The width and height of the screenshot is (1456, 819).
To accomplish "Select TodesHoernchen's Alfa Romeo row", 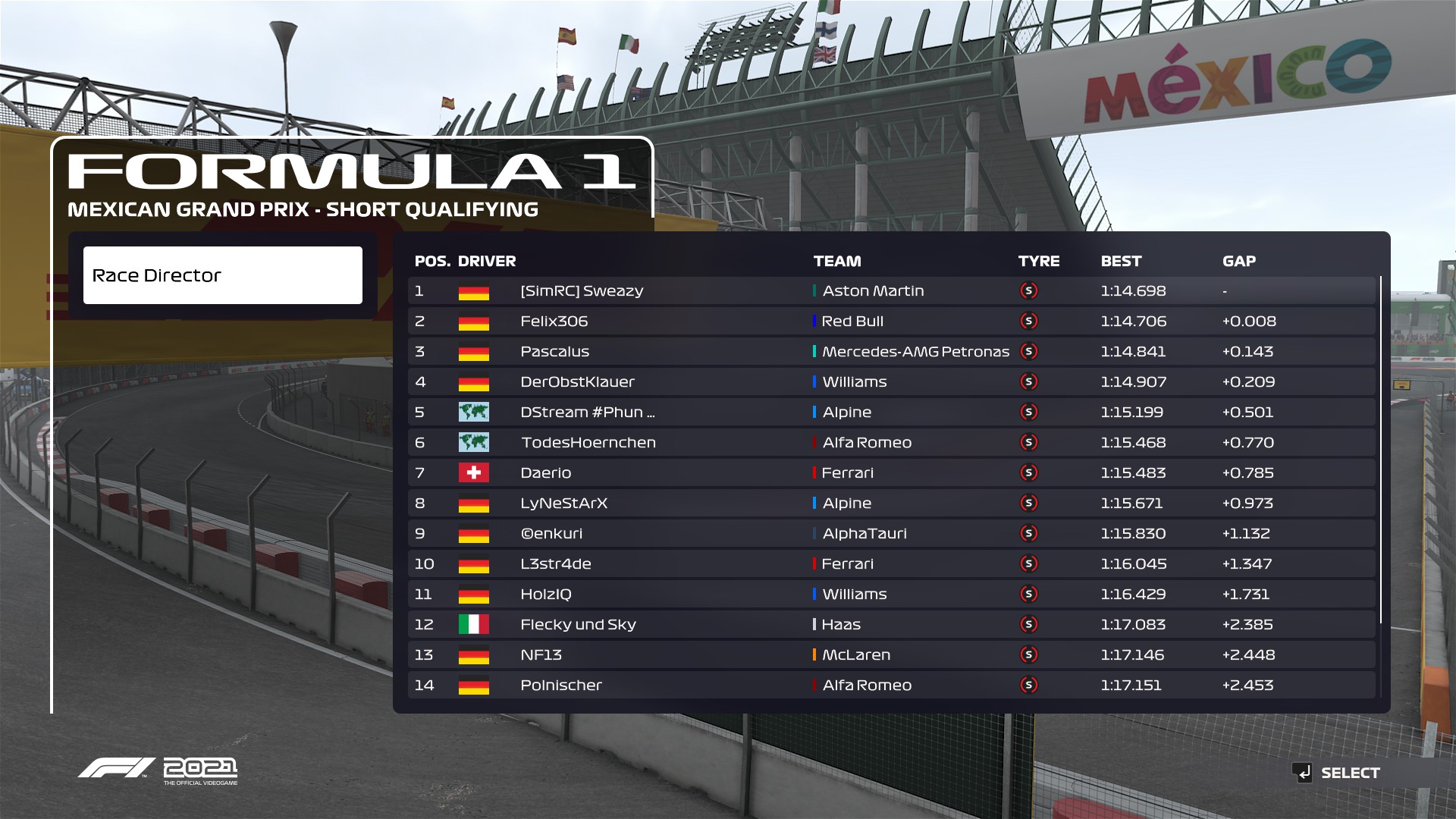I will pos(891,443).
